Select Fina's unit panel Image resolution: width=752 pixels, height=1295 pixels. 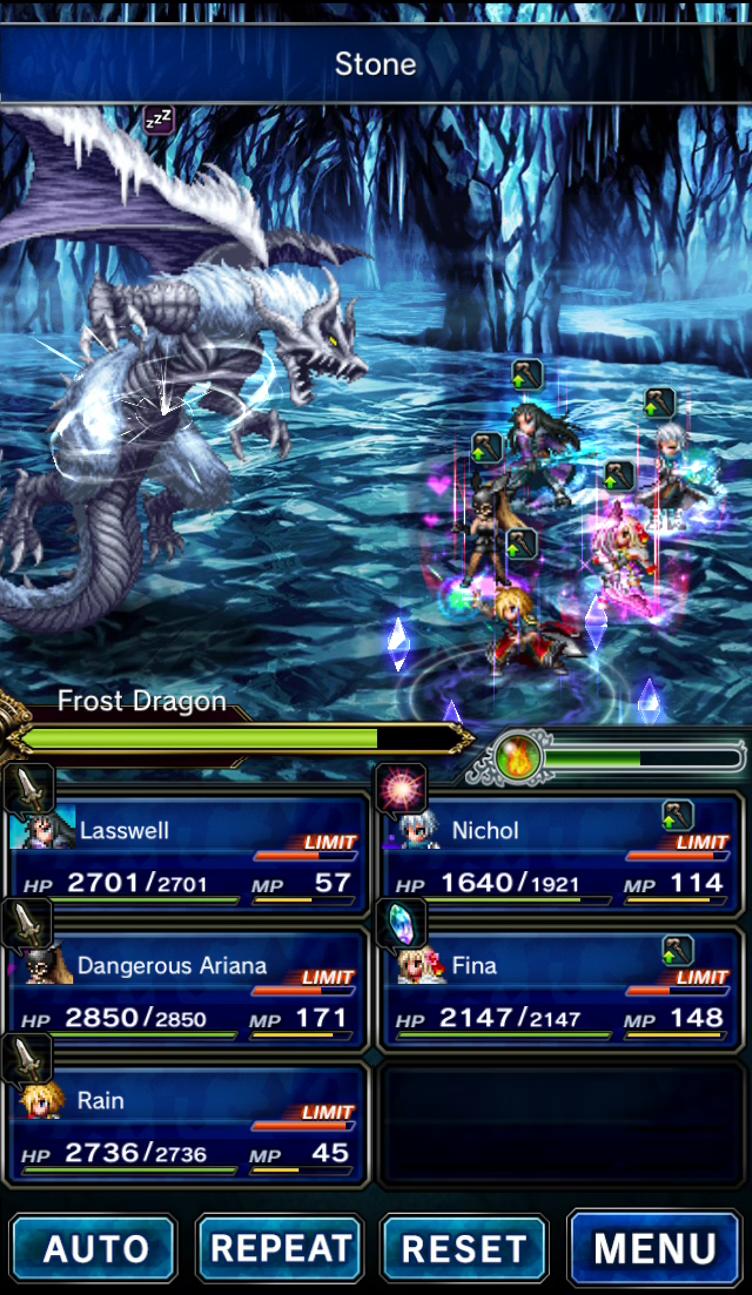(x=562, y=990)
